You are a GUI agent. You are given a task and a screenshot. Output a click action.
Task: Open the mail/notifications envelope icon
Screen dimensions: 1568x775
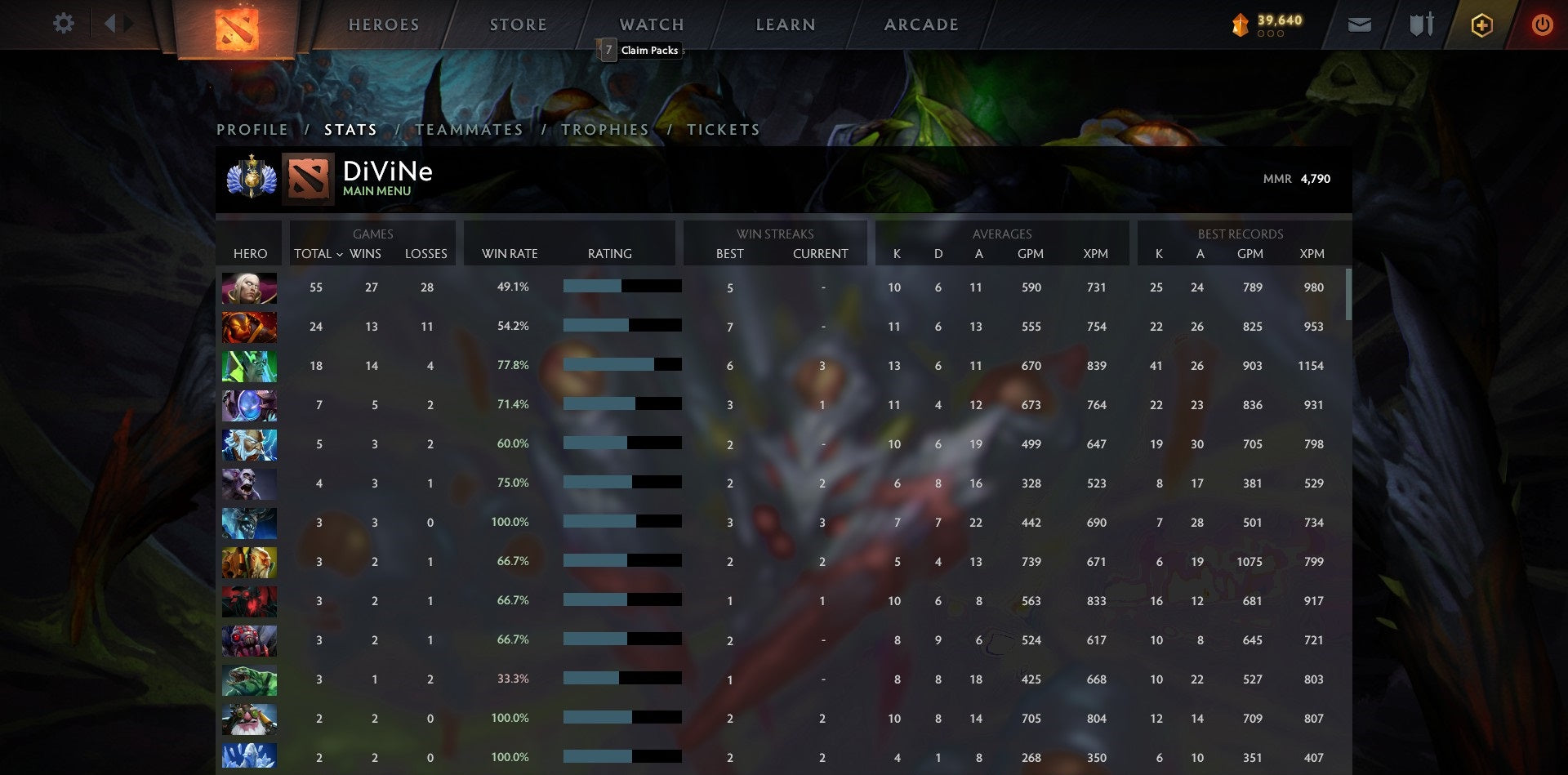tap(1361, 24)
